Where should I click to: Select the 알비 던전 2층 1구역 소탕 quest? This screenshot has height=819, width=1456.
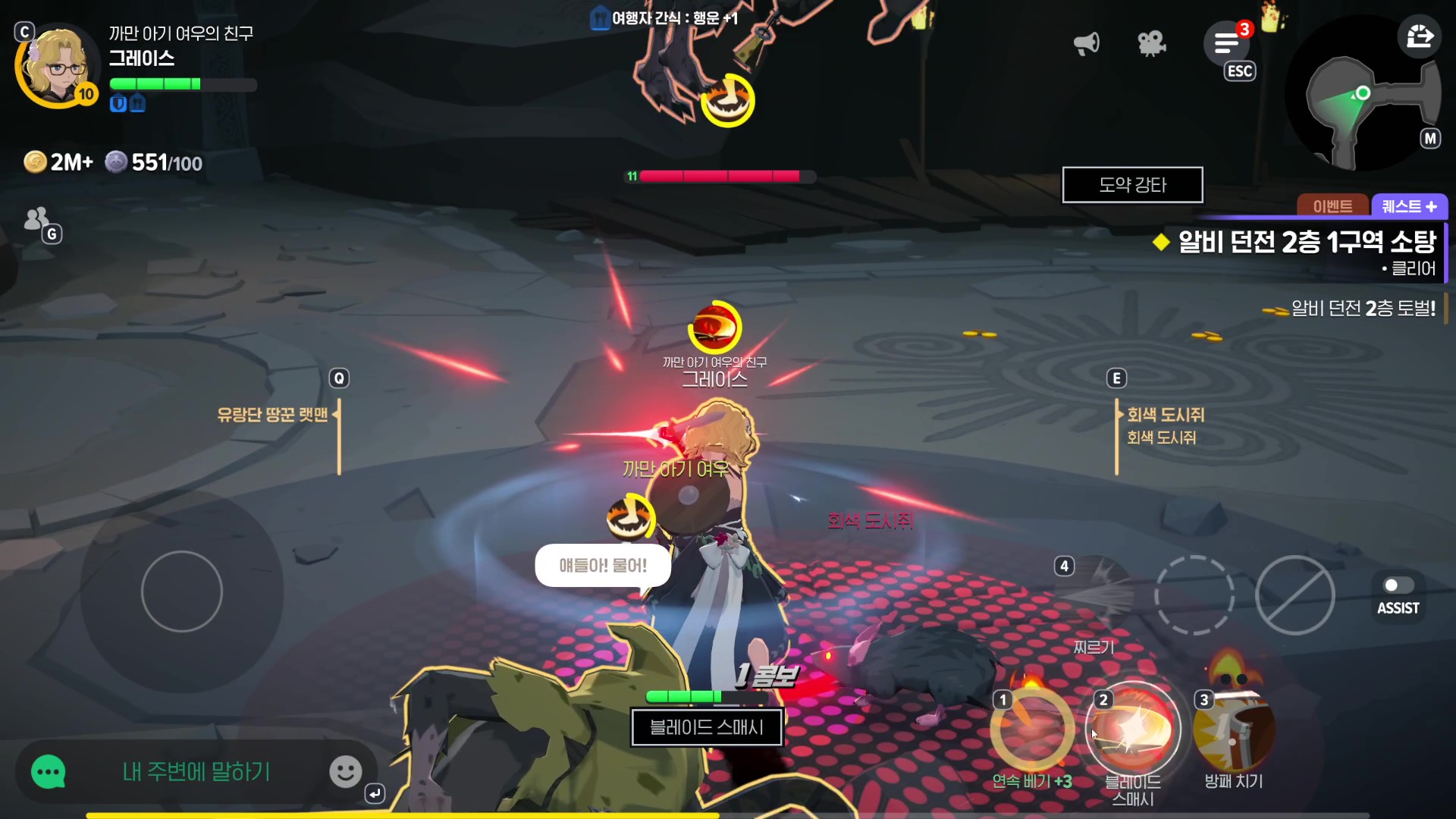(x=1306, y=243)
